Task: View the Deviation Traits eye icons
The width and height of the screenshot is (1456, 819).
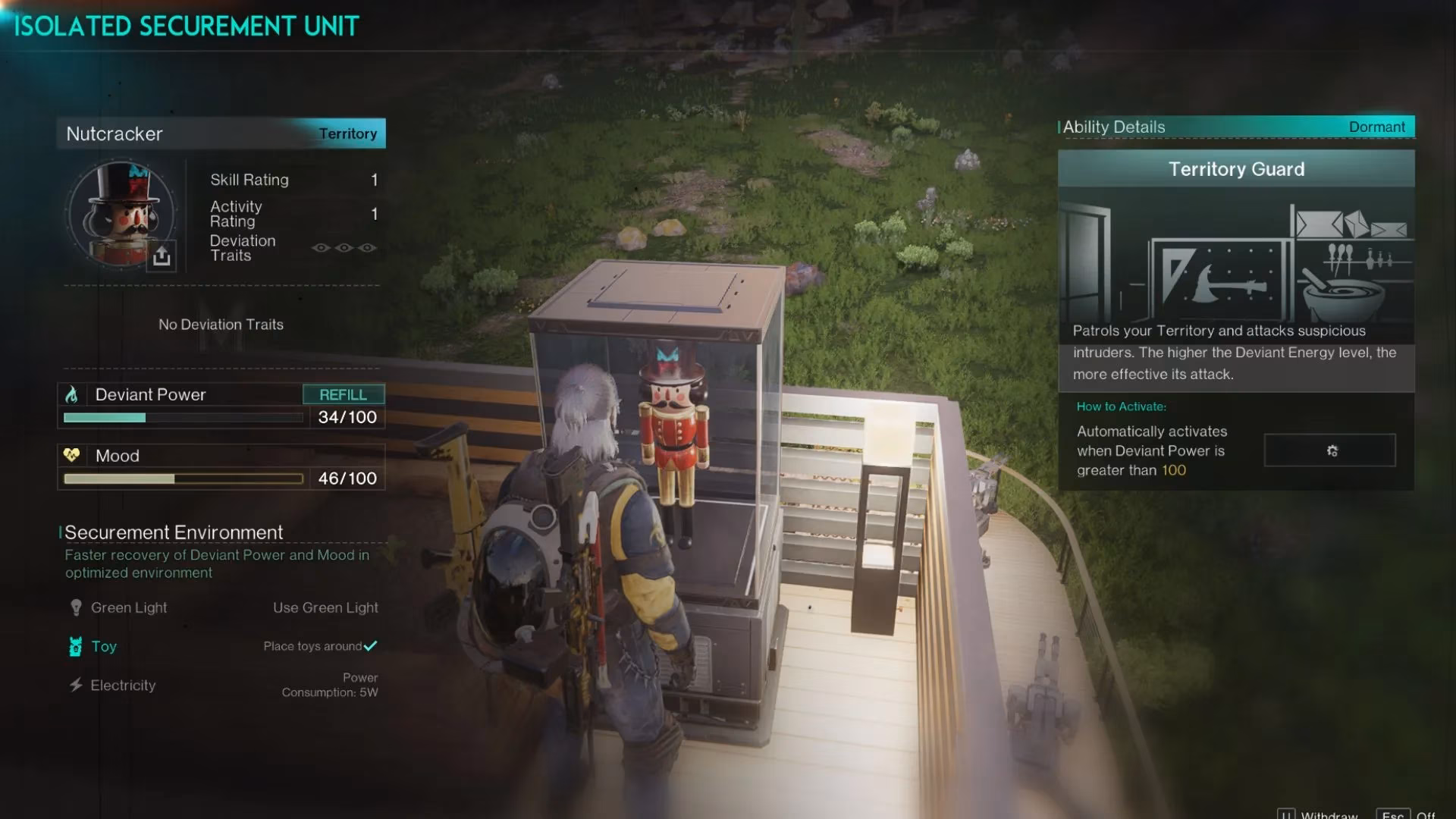Action: (344, 248)
